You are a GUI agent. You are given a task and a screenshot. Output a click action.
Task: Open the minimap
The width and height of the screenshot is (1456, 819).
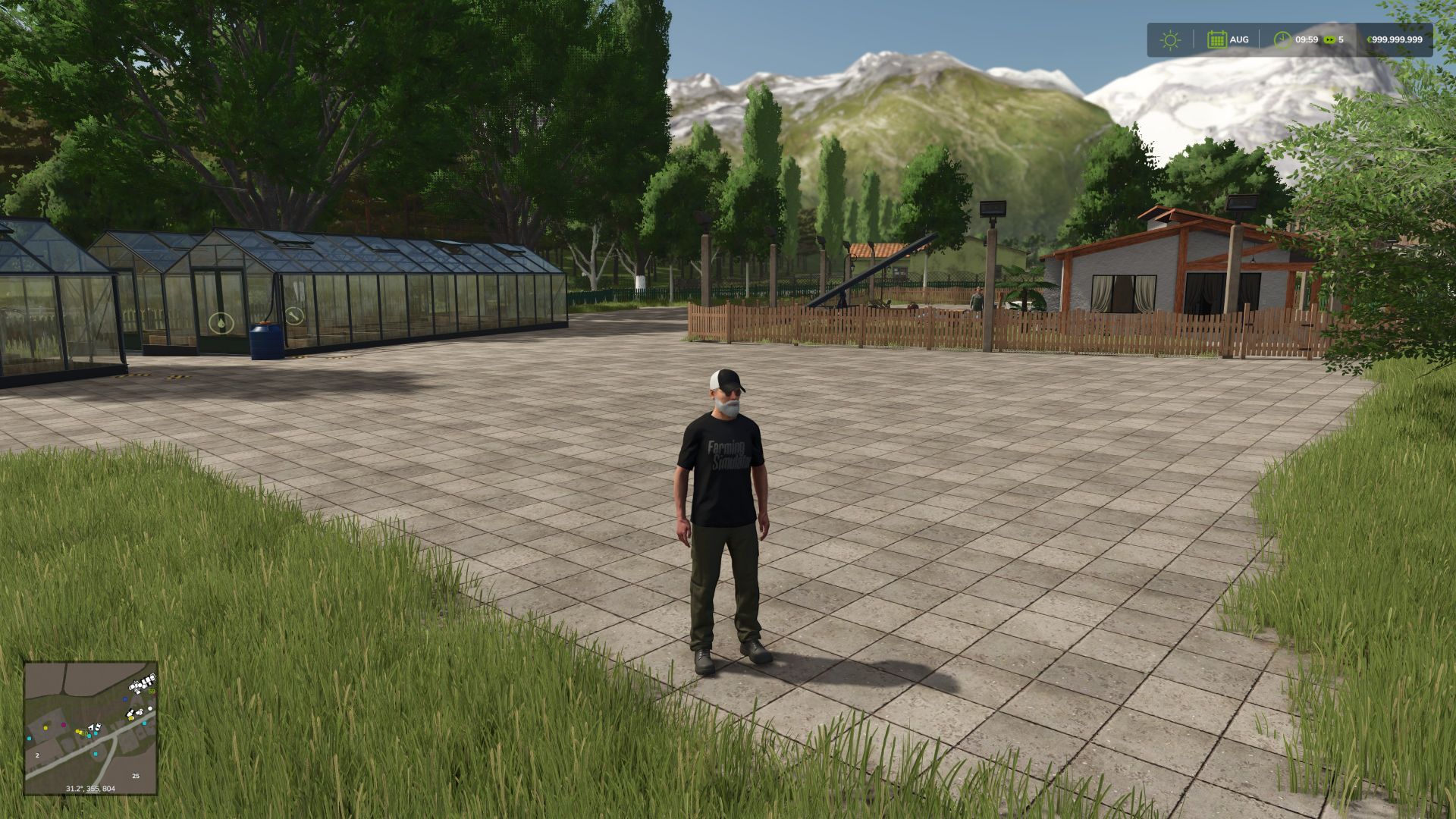[x=90, y=728]
